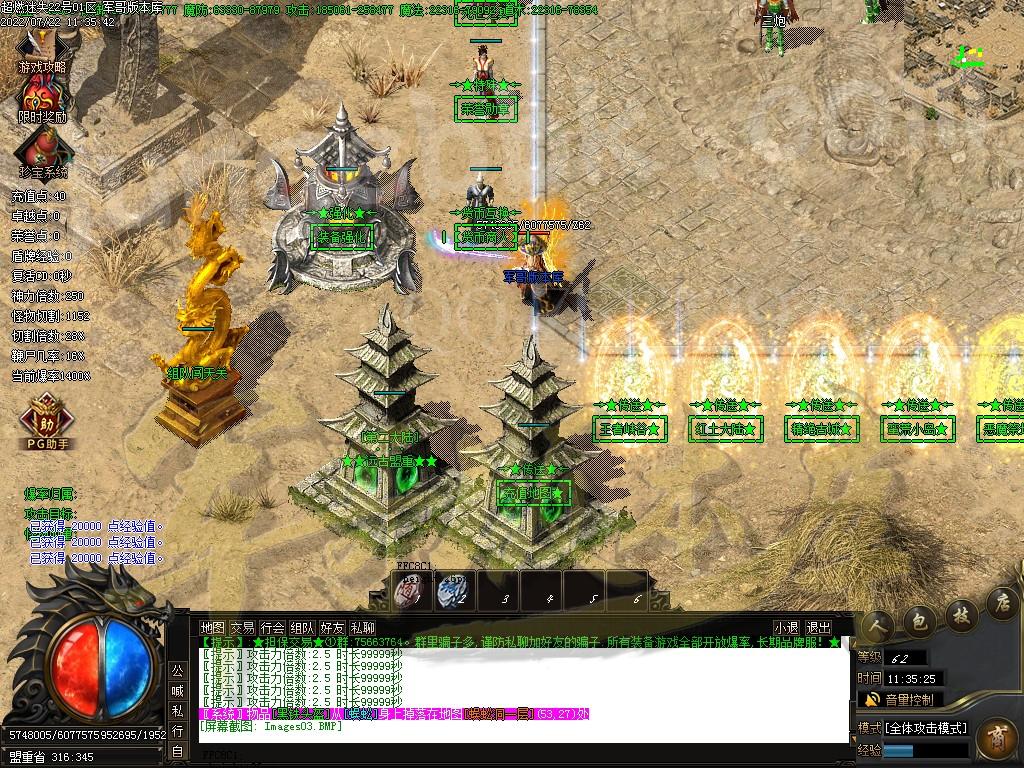
Task: Open the 人 character panel
Action: (x=879, y=622)
